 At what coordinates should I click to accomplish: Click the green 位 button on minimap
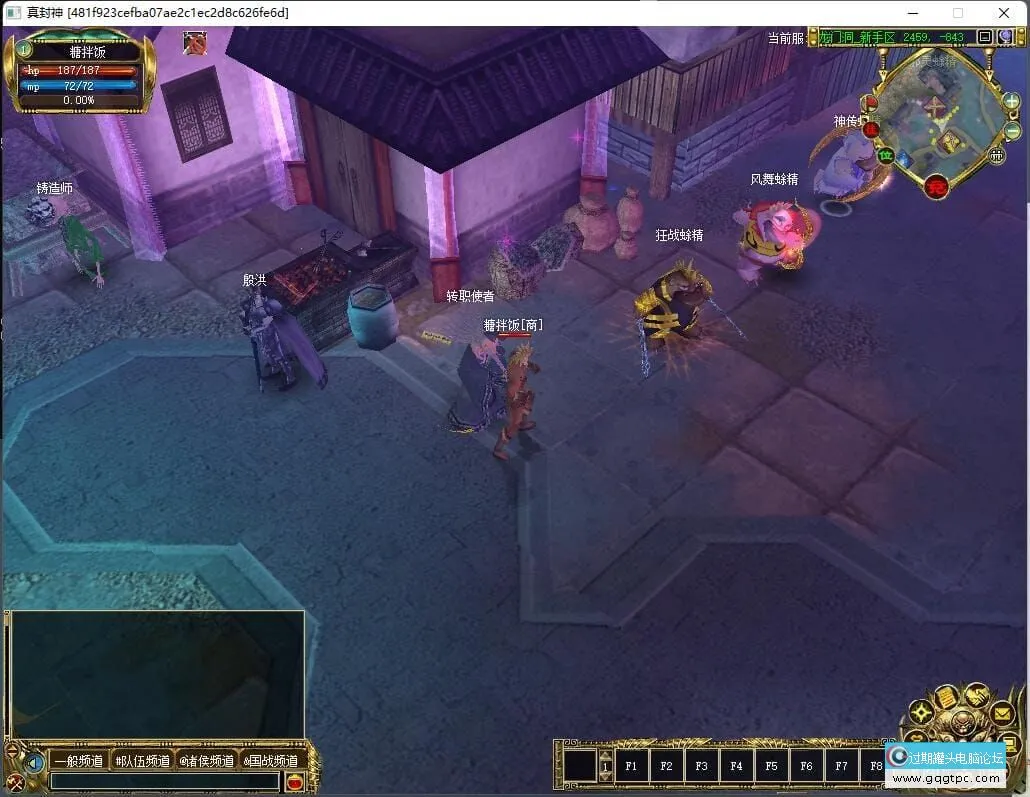[885, 155]
